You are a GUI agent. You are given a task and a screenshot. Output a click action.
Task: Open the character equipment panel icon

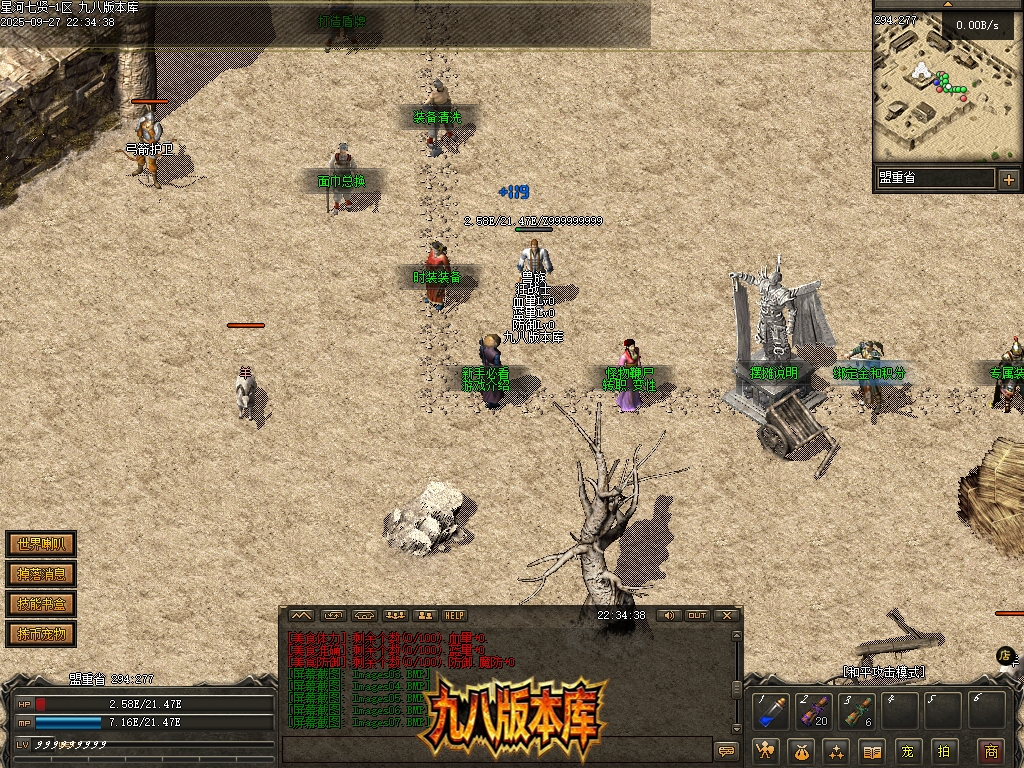pyautogui.click(x=767, y=751)
